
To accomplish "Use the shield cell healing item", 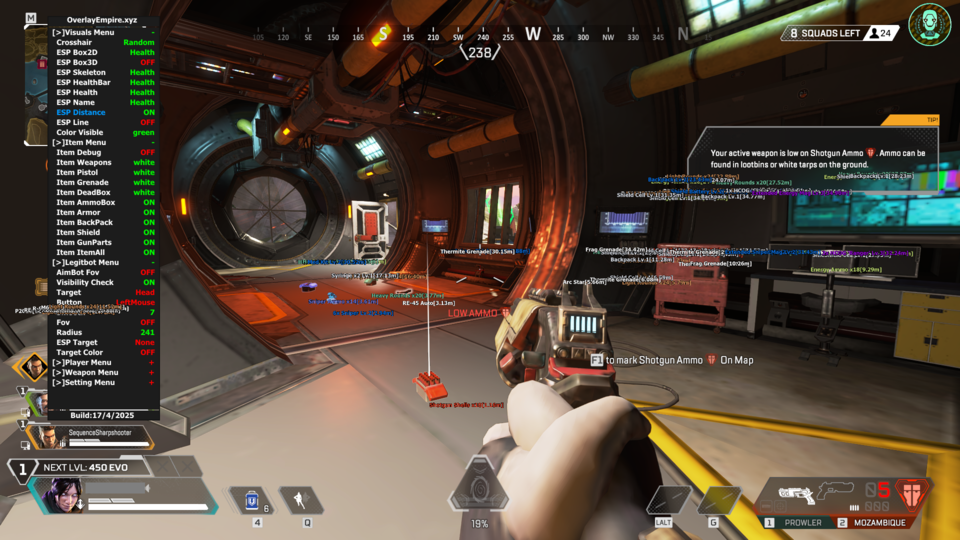I will pos(253,500).
